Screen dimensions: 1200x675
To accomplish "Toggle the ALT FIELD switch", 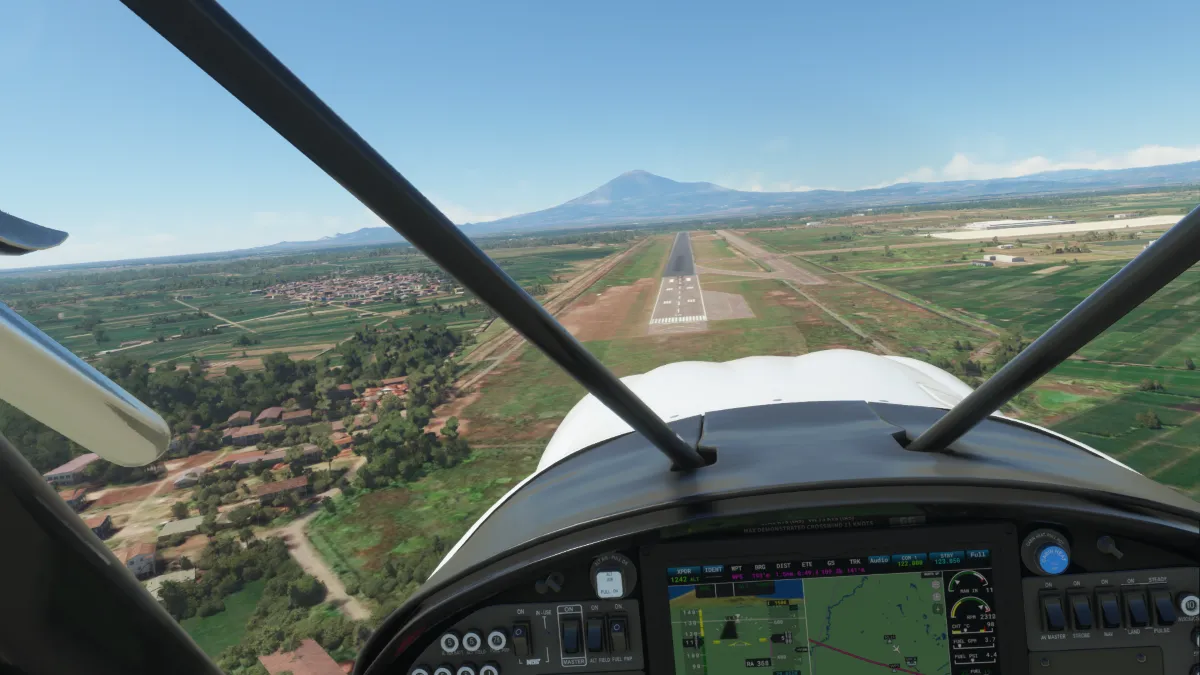I will click(596, 634).
